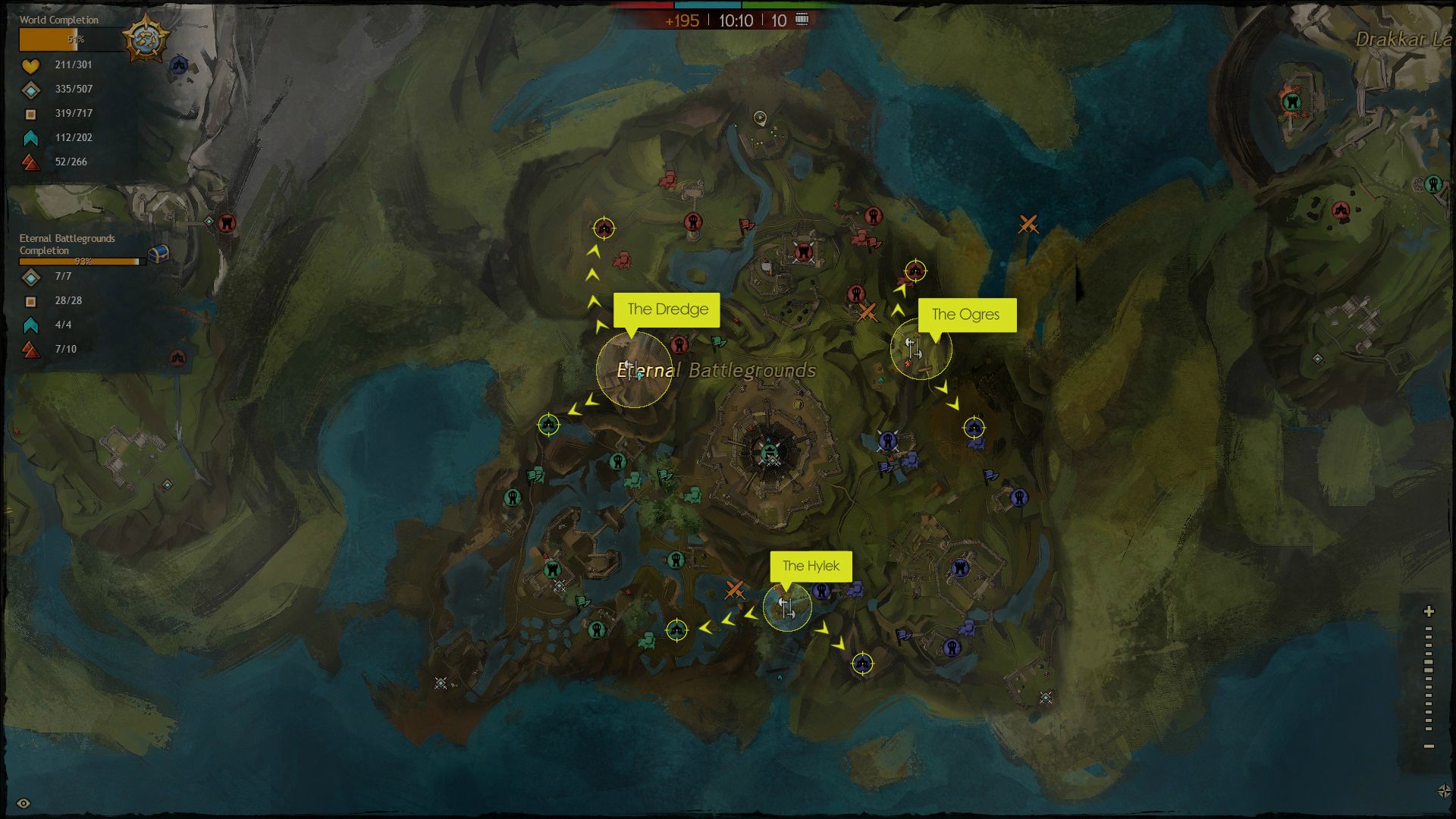Click the orange crossed swords off the northeast coast
The height and width of the screenshot is (819, 1456).
coord(1028,224)
